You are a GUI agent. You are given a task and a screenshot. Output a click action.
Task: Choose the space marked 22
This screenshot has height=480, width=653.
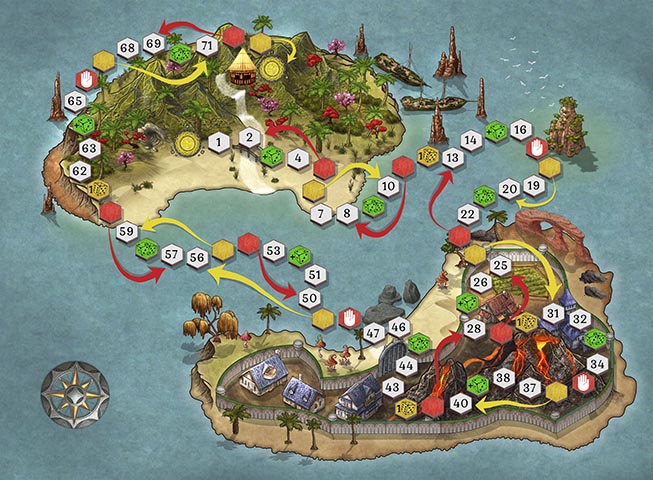click(467, 214)
